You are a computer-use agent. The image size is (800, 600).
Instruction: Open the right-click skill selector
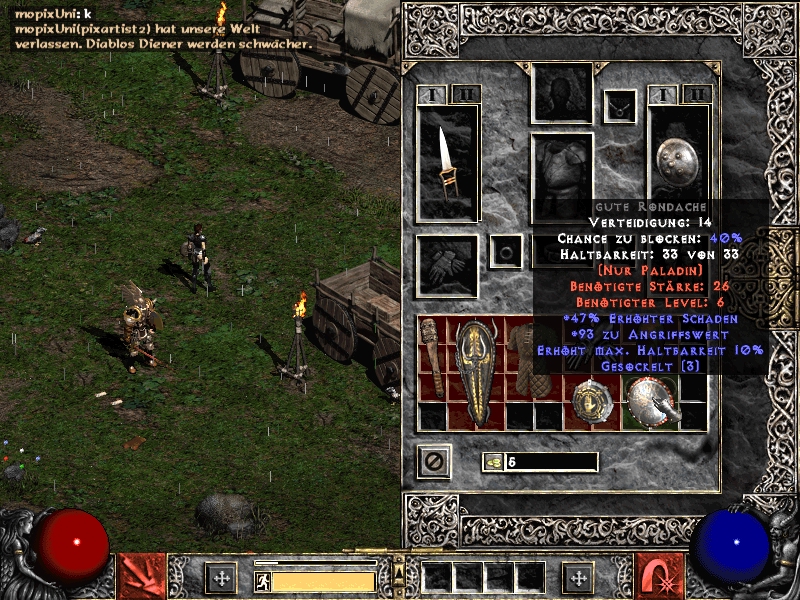point(660,577)
